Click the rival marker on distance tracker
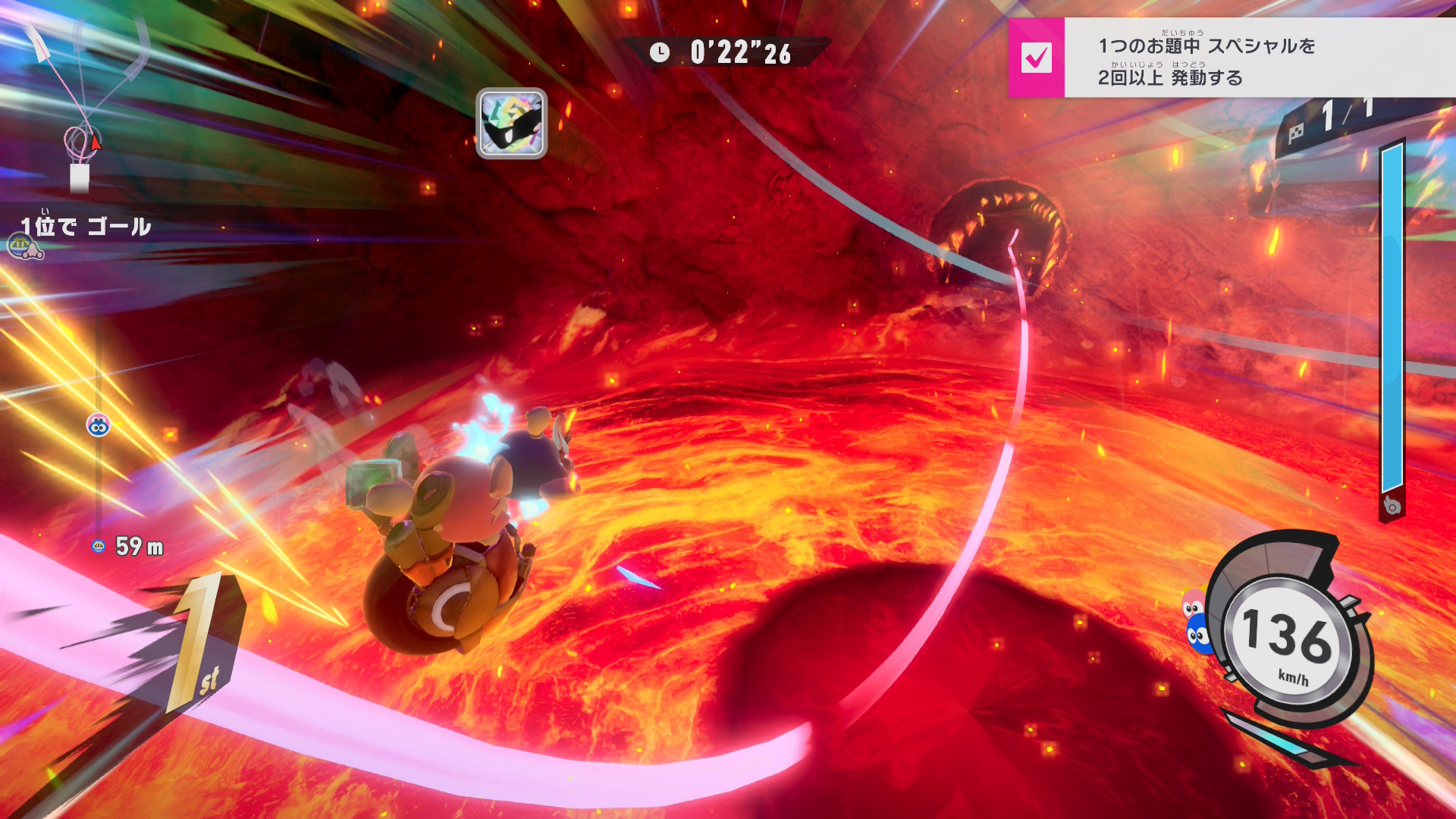Image resolution: width=1456 pixels, height=819 pixels. tap(98, 425)
